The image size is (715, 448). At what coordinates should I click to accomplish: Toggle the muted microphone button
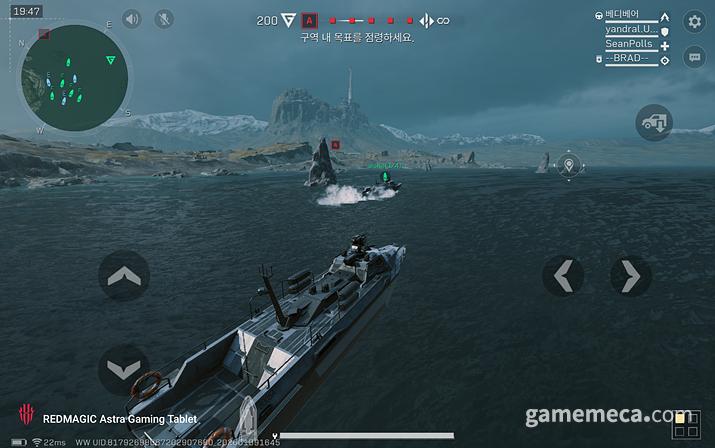(x=163, y=19)
